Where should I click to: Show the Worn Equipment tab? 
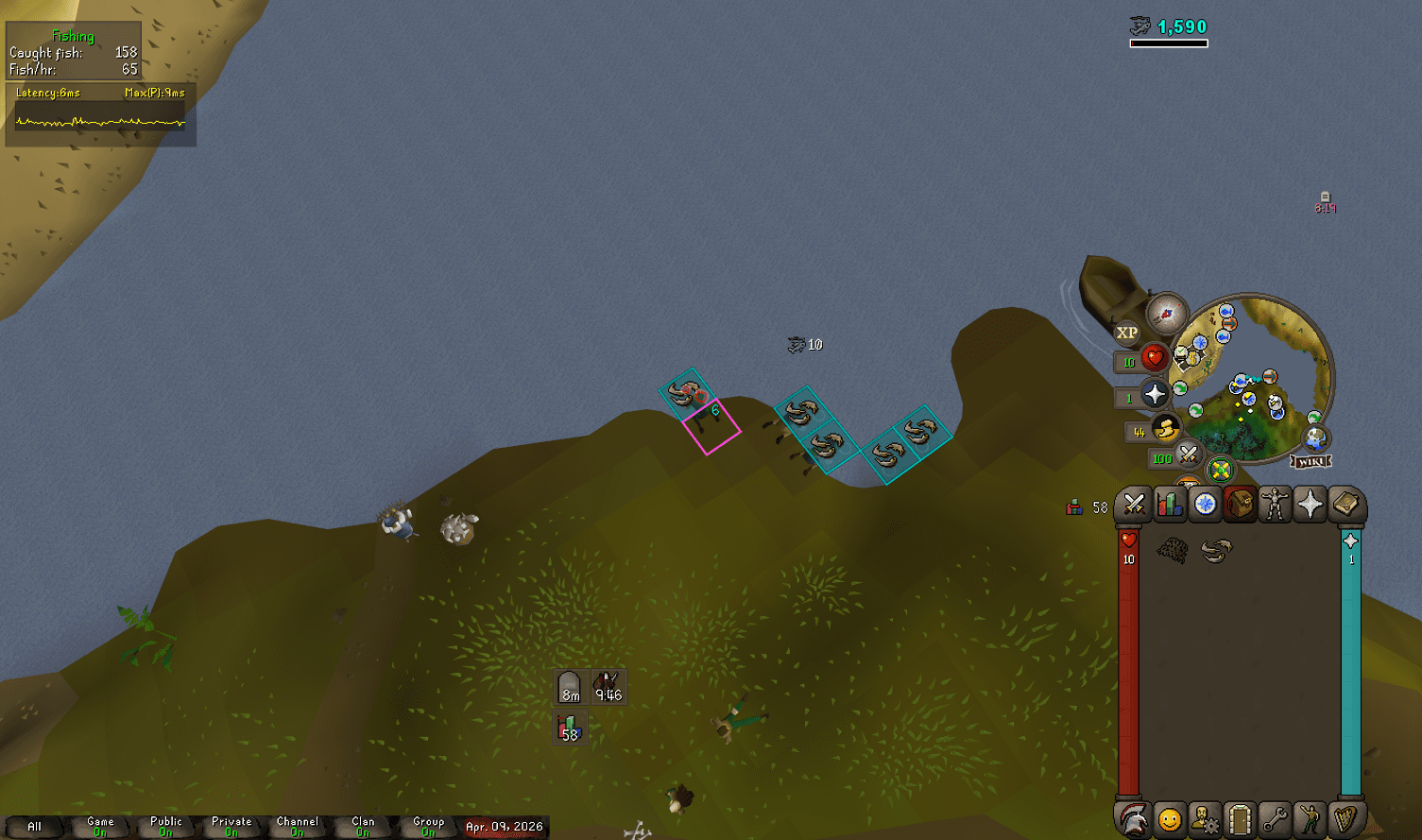pyautogui.click(x=1275, y=505)
